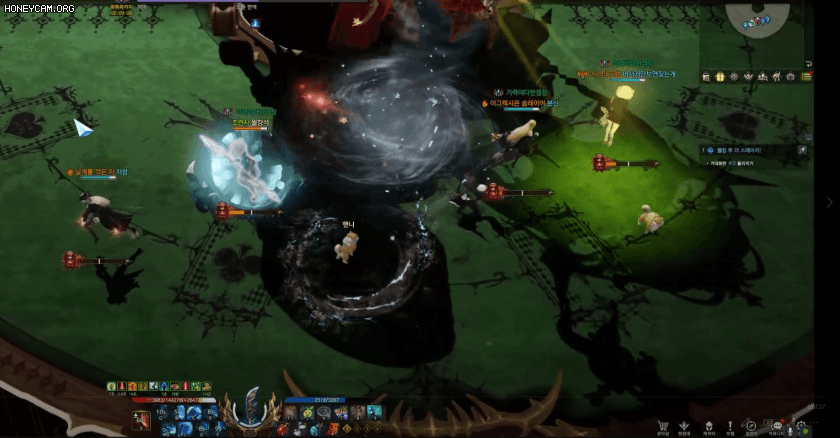Open the adventure exclamation-mark menu
This screenshot has height=438, width=840.
tap(731, 427)
